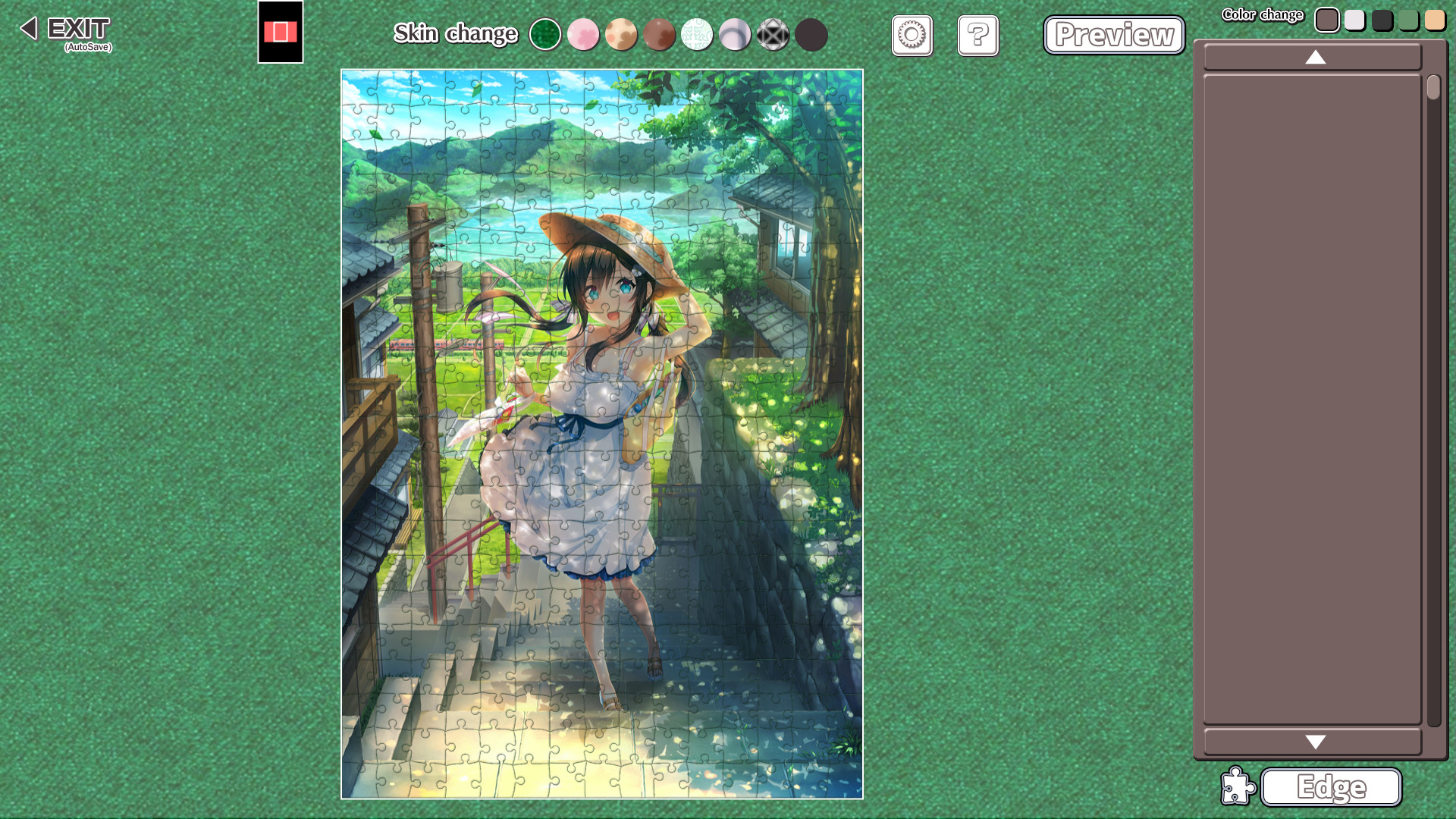Open the help panel via question mark
Viewport: 1456px width, 819px height.
(977, 36)
